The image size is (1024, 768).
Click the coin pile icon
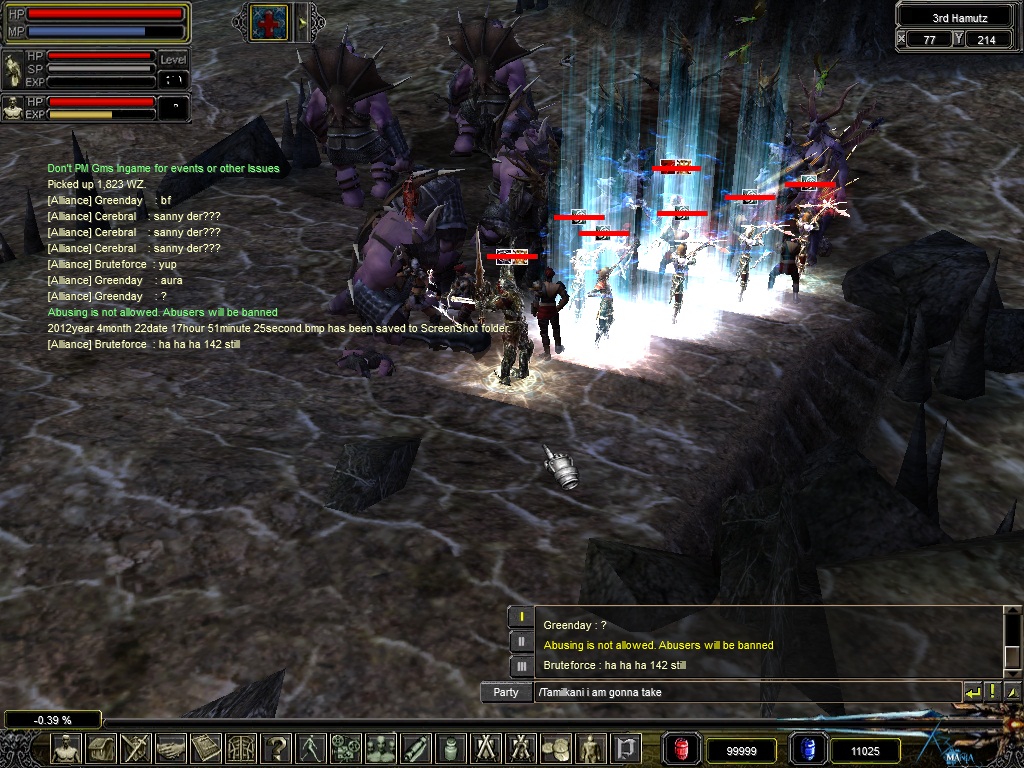[x=556, y=748]
